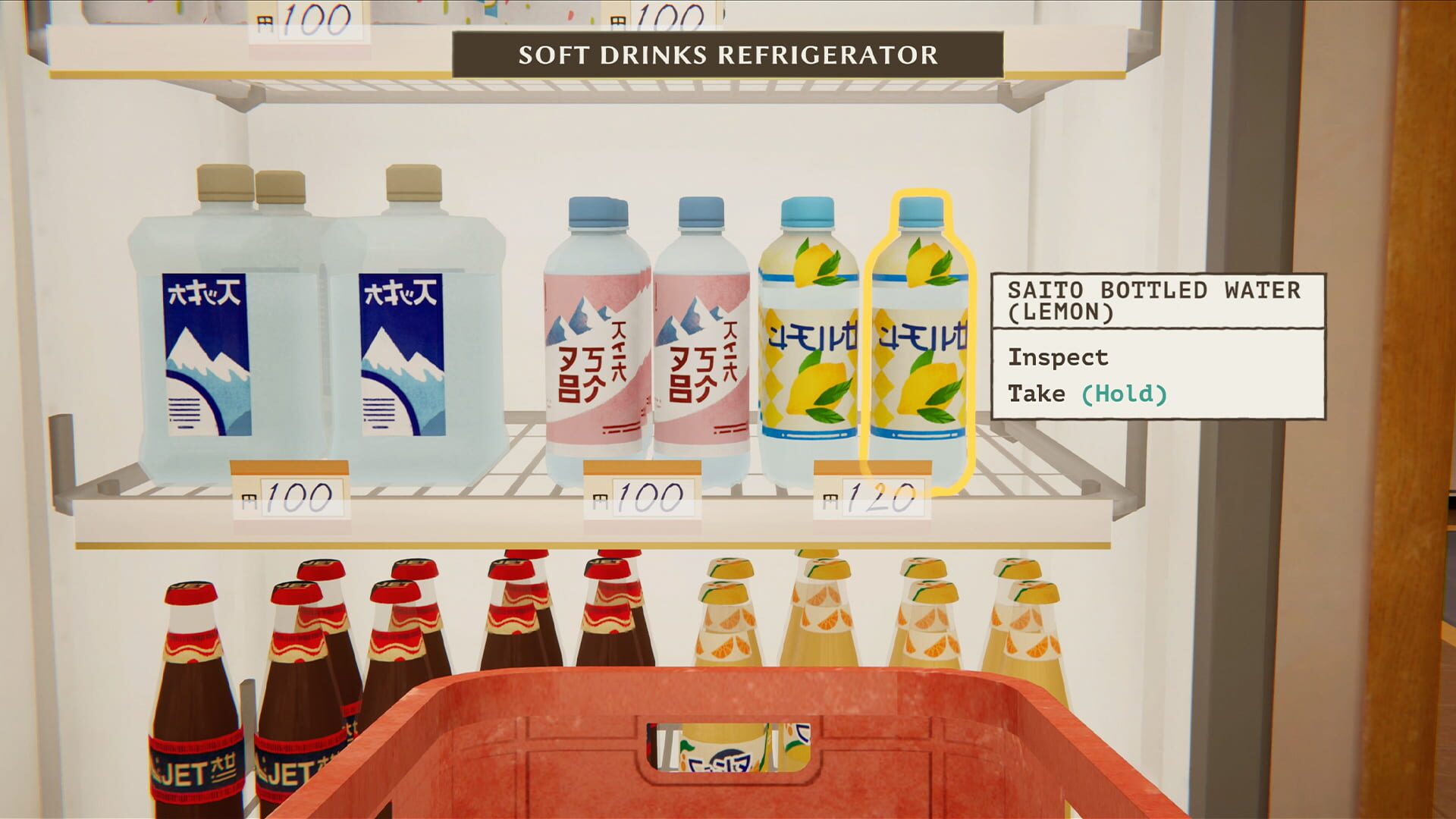Click the item name label SAITO BOTTLED WATER (LEMON)
Screen dimensions: 1456x819
(1153, 301)
